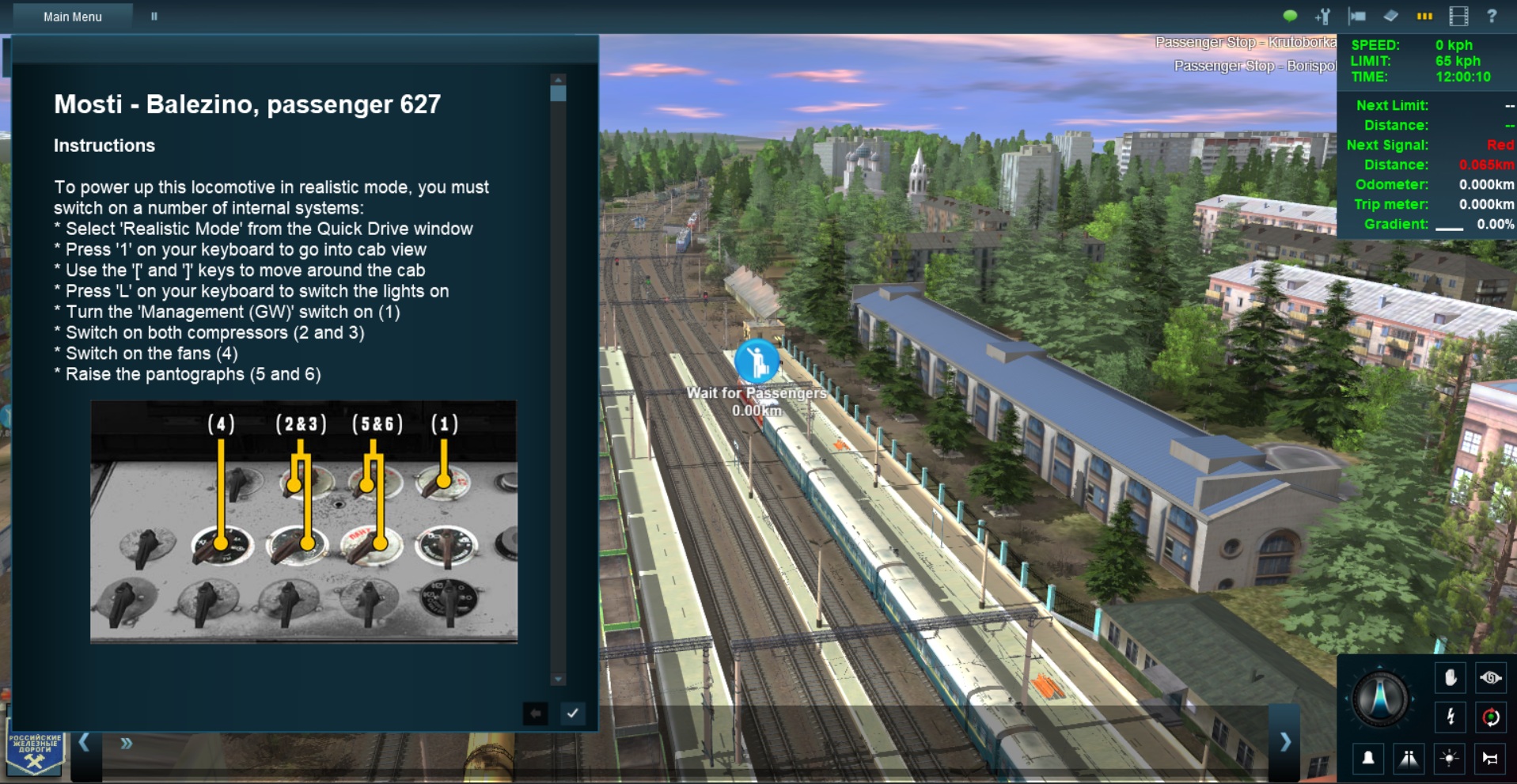Open the film strip replay icon
Viewport: 1517px width, 784px height.
coord(1458,16)
